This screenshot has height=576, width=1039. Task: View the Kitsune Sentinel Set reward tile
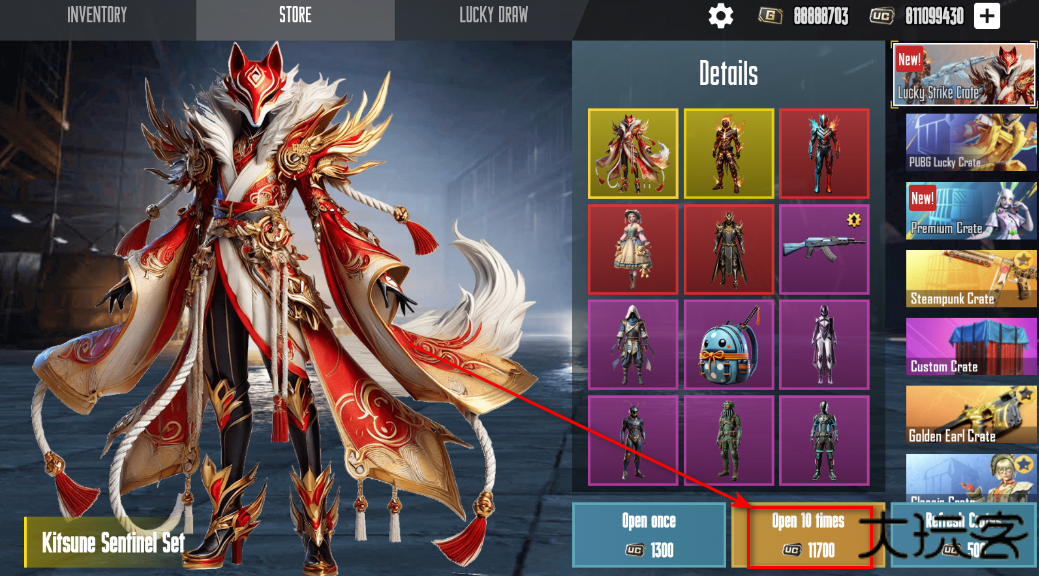633,153
